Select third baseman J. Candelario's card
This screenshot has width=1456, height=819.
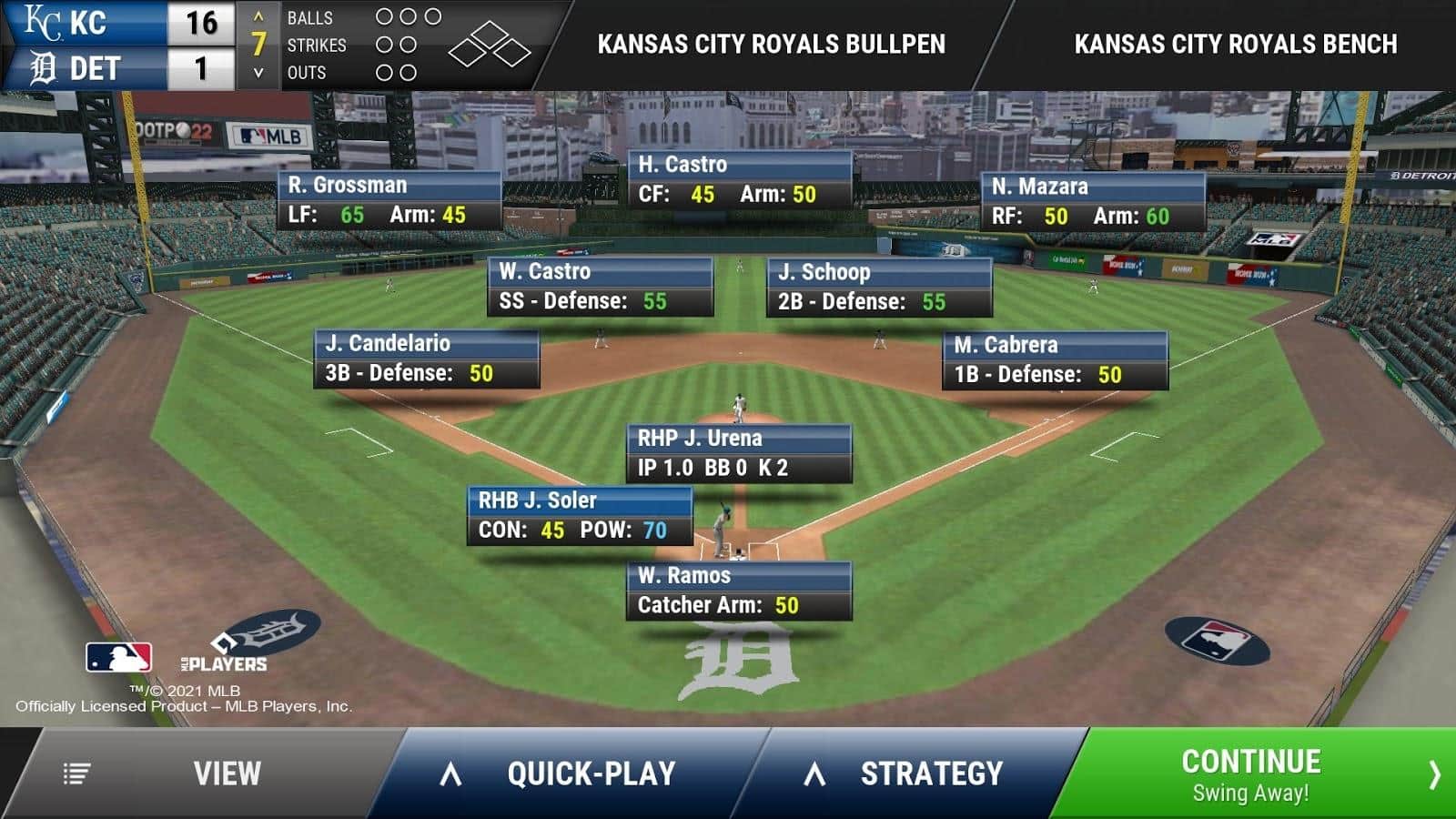(427, 359)
